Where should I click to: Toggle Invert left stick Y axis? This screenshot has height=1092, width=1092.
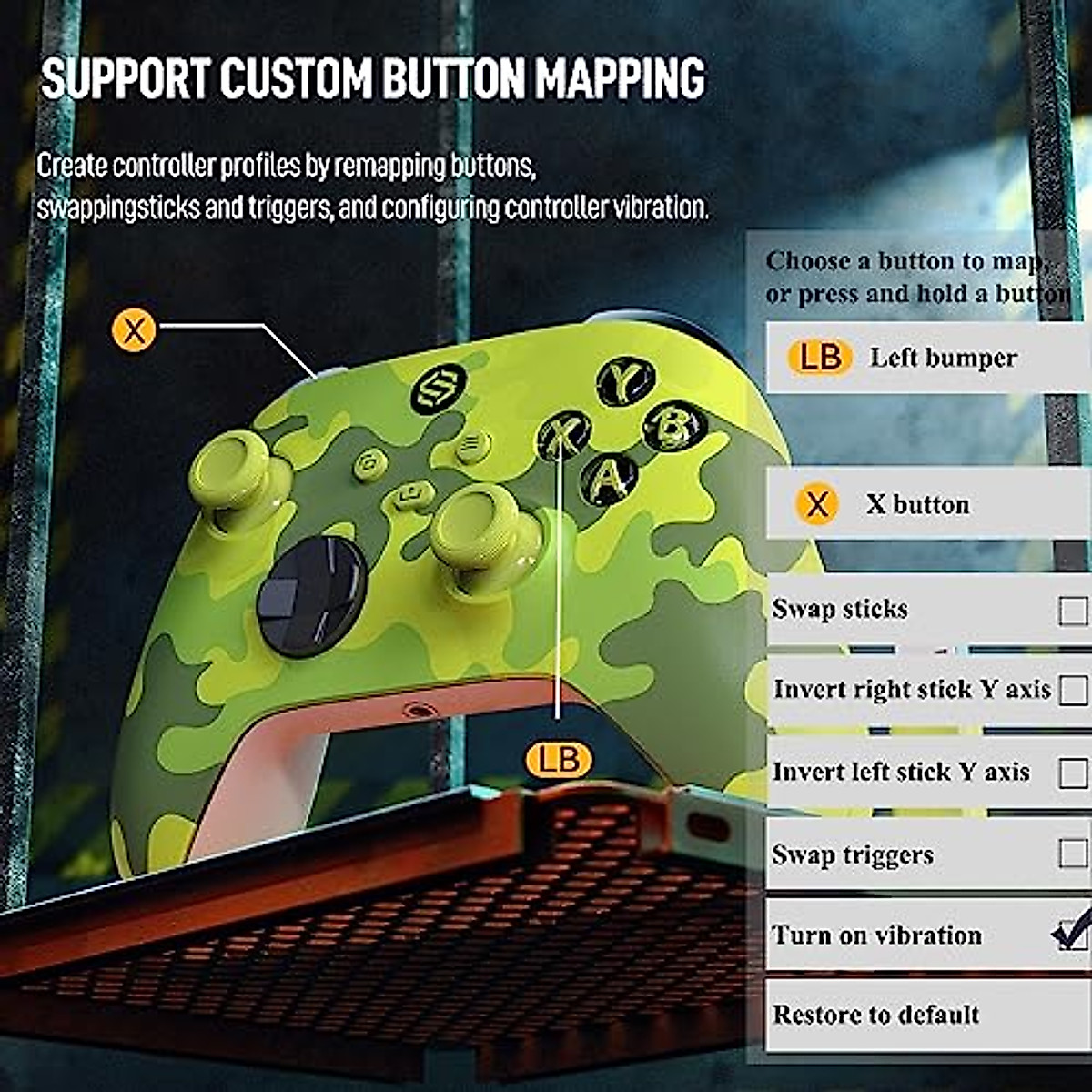(1073, 773)
